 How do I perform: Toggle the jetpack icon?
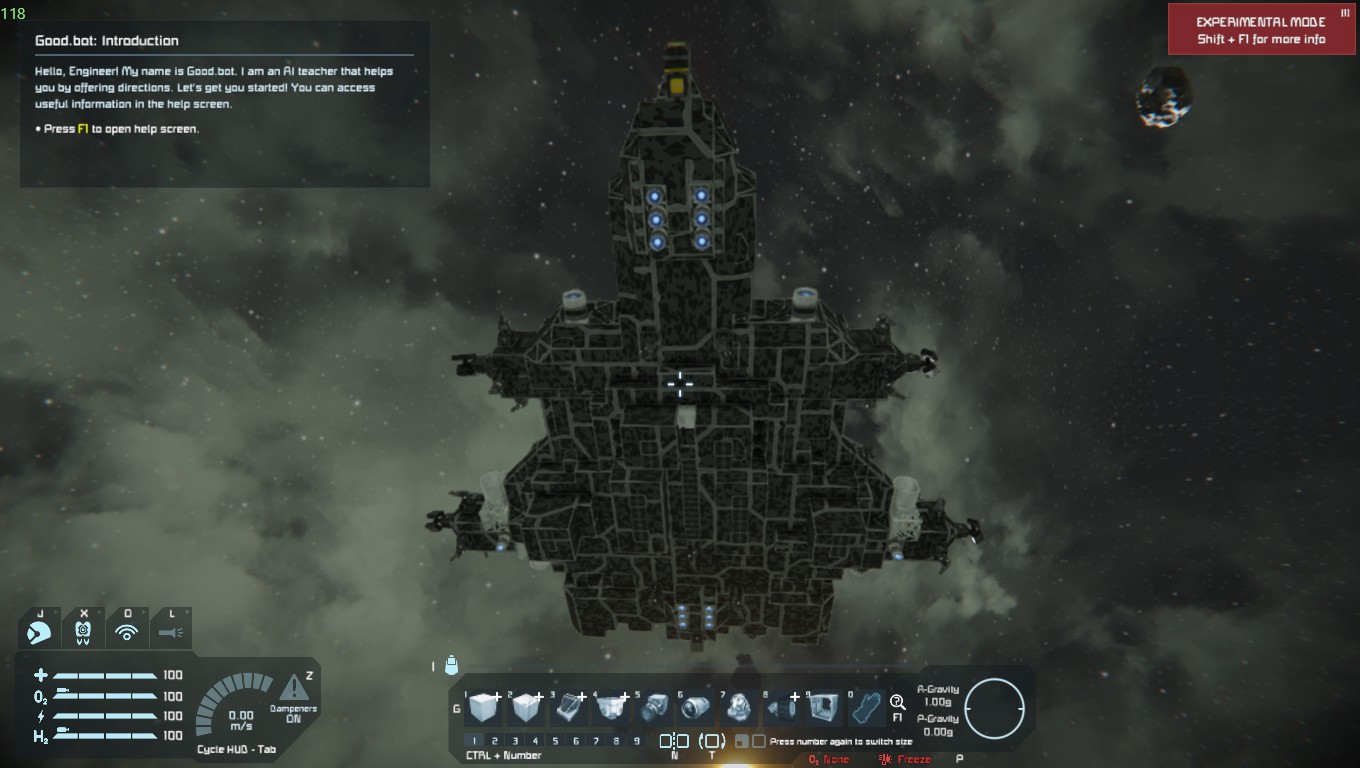pyautogui.click(x=83, y=632)
